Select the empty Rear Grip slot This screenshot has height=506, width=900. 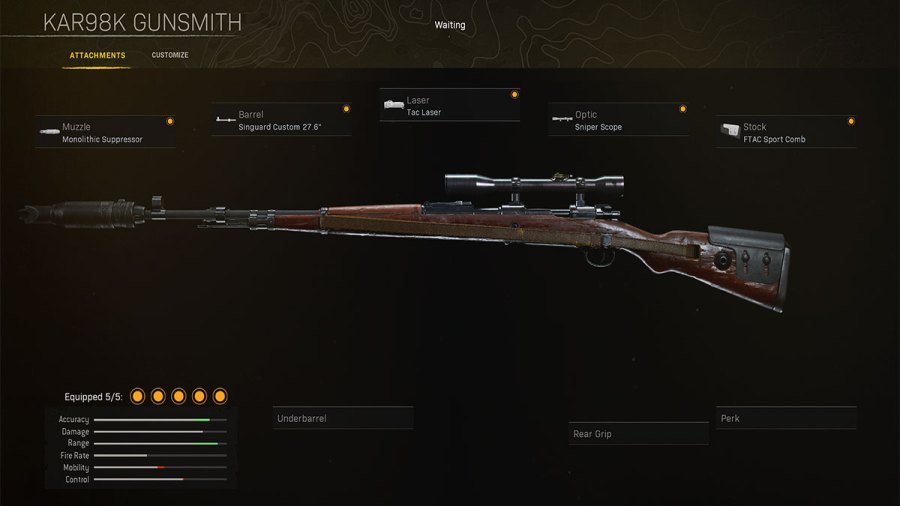tap(639, 434)
